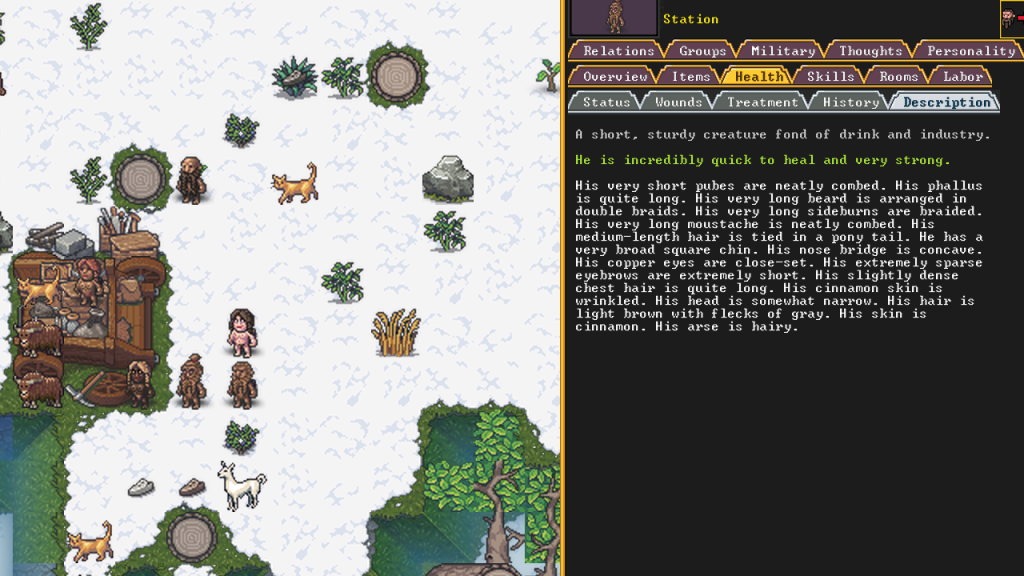This screenshot has height=576, width=1024.
Task: Open the Rooms tab
Action: pos(899,76)
